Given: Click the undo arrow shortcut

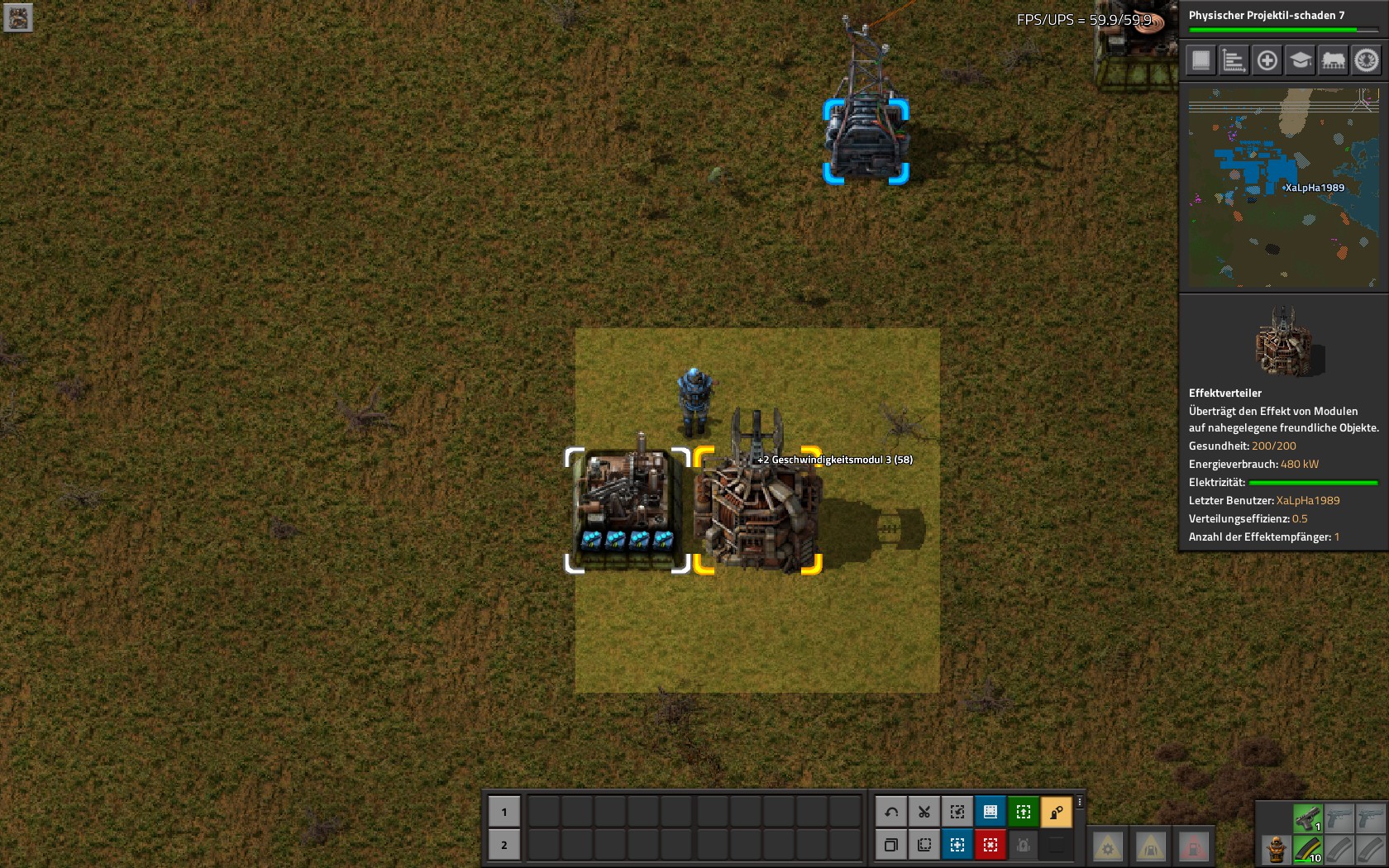Looking at the screenshot, I should tap(891, 812).
